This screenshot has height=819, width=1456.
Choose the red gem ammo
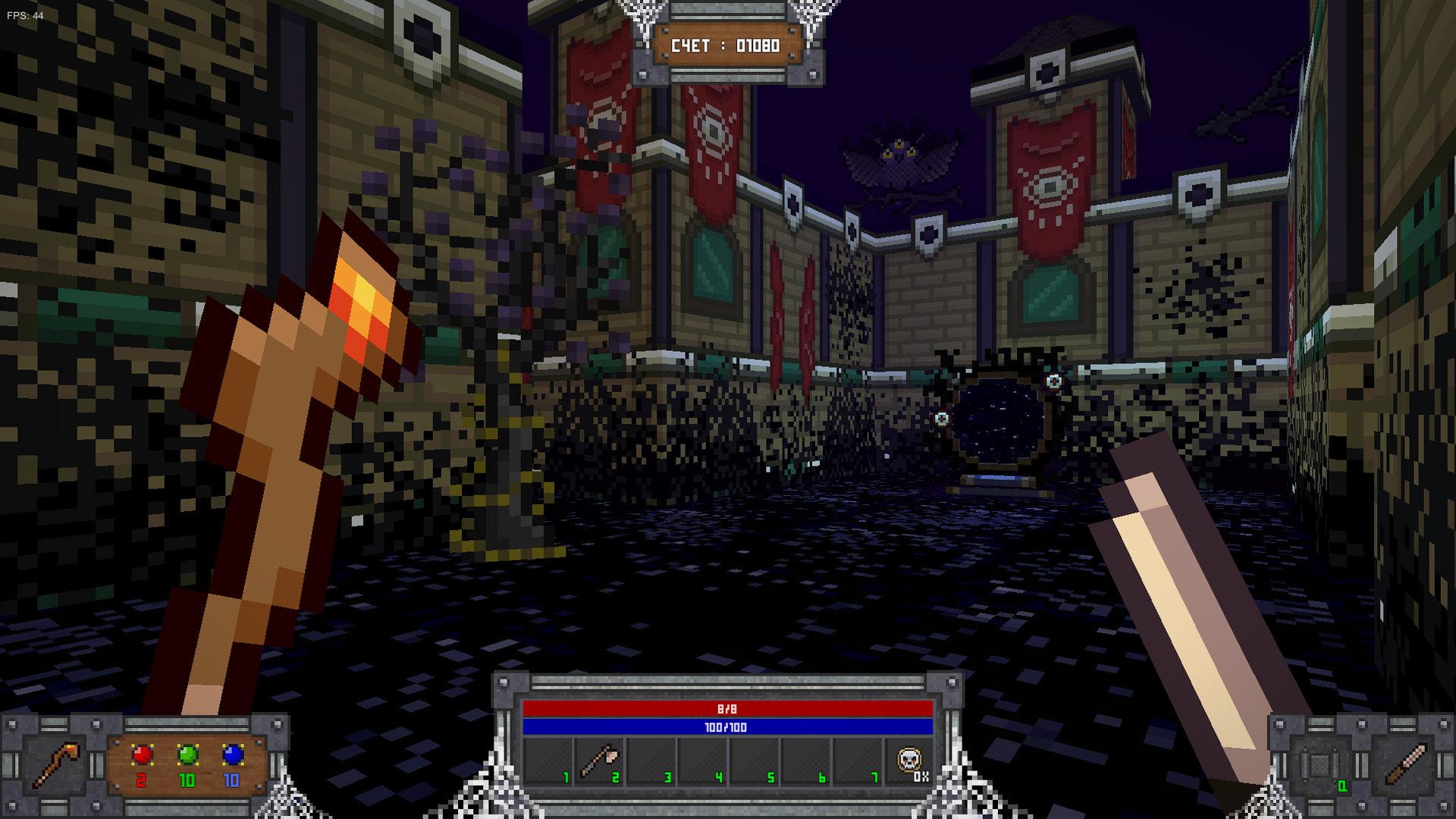142,755
